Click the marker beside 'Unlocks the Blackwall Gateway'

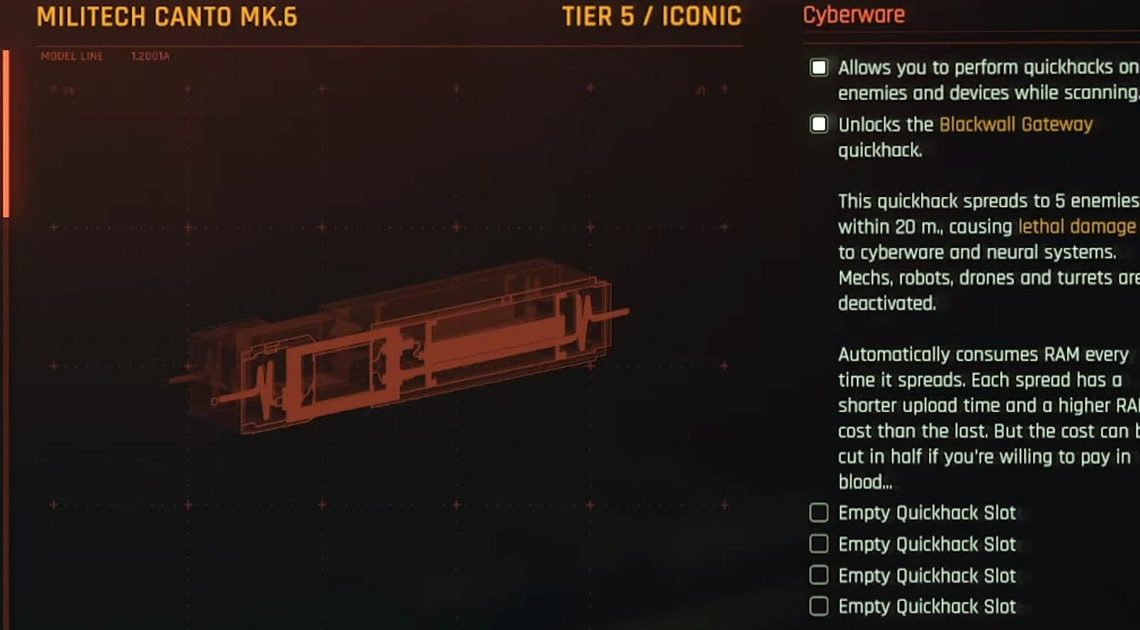(819, 125)
